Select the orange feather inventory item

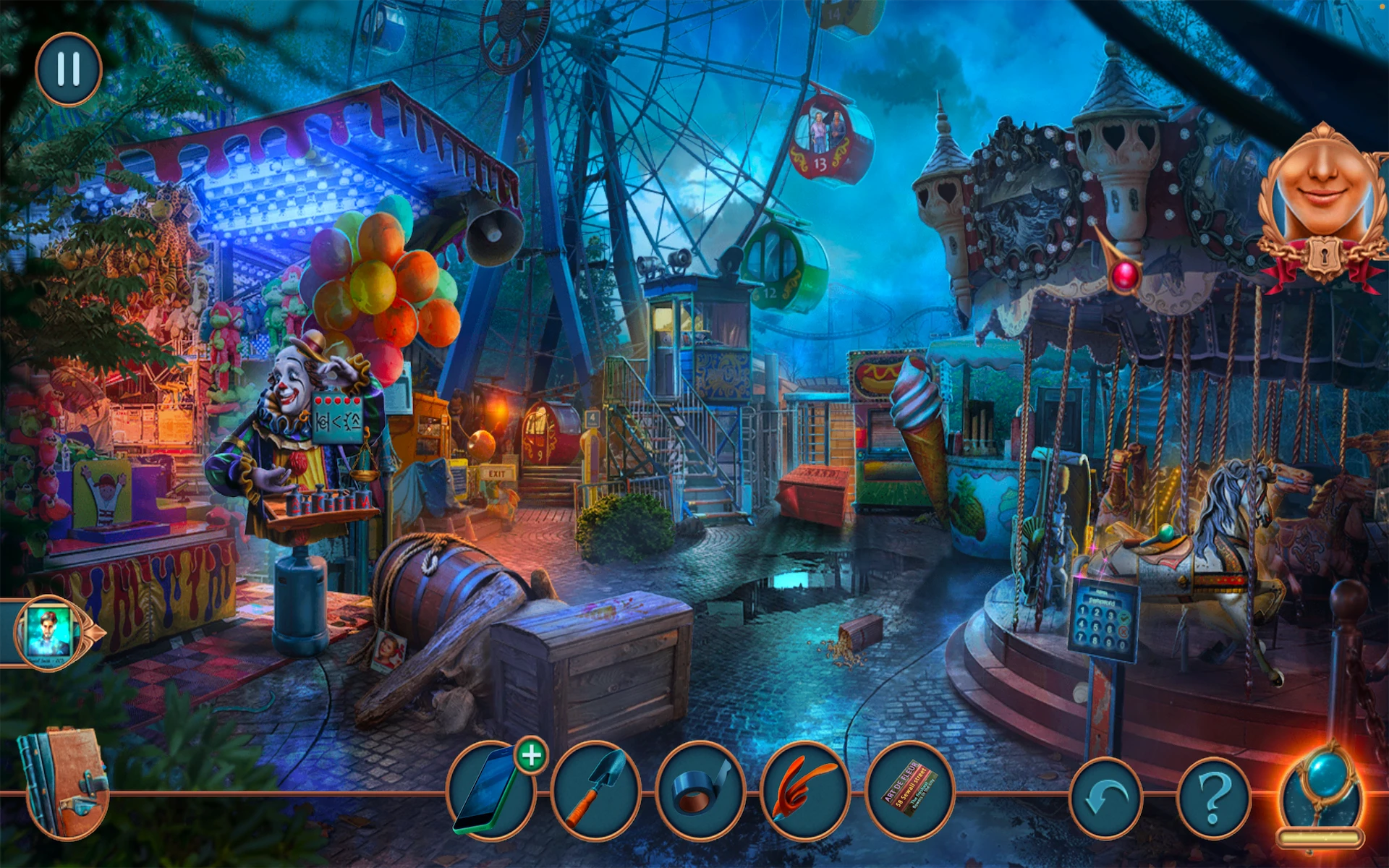coord(804,792)
